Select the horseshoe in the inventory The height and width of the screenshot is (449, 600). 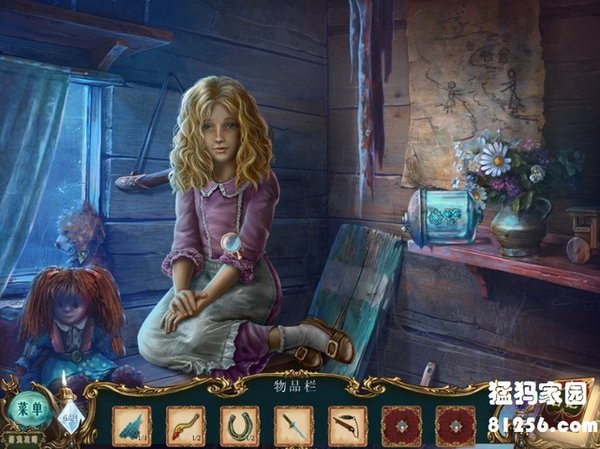click(x=239, y=425)
